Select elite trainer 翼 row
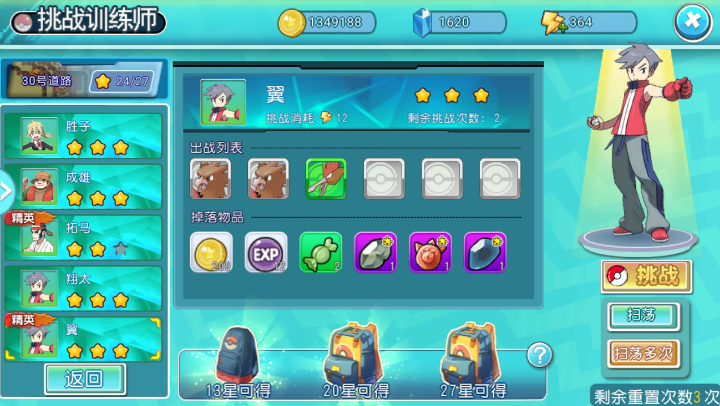Image resolution: width=720 pixels, height=406 pixels. [90, 337]
